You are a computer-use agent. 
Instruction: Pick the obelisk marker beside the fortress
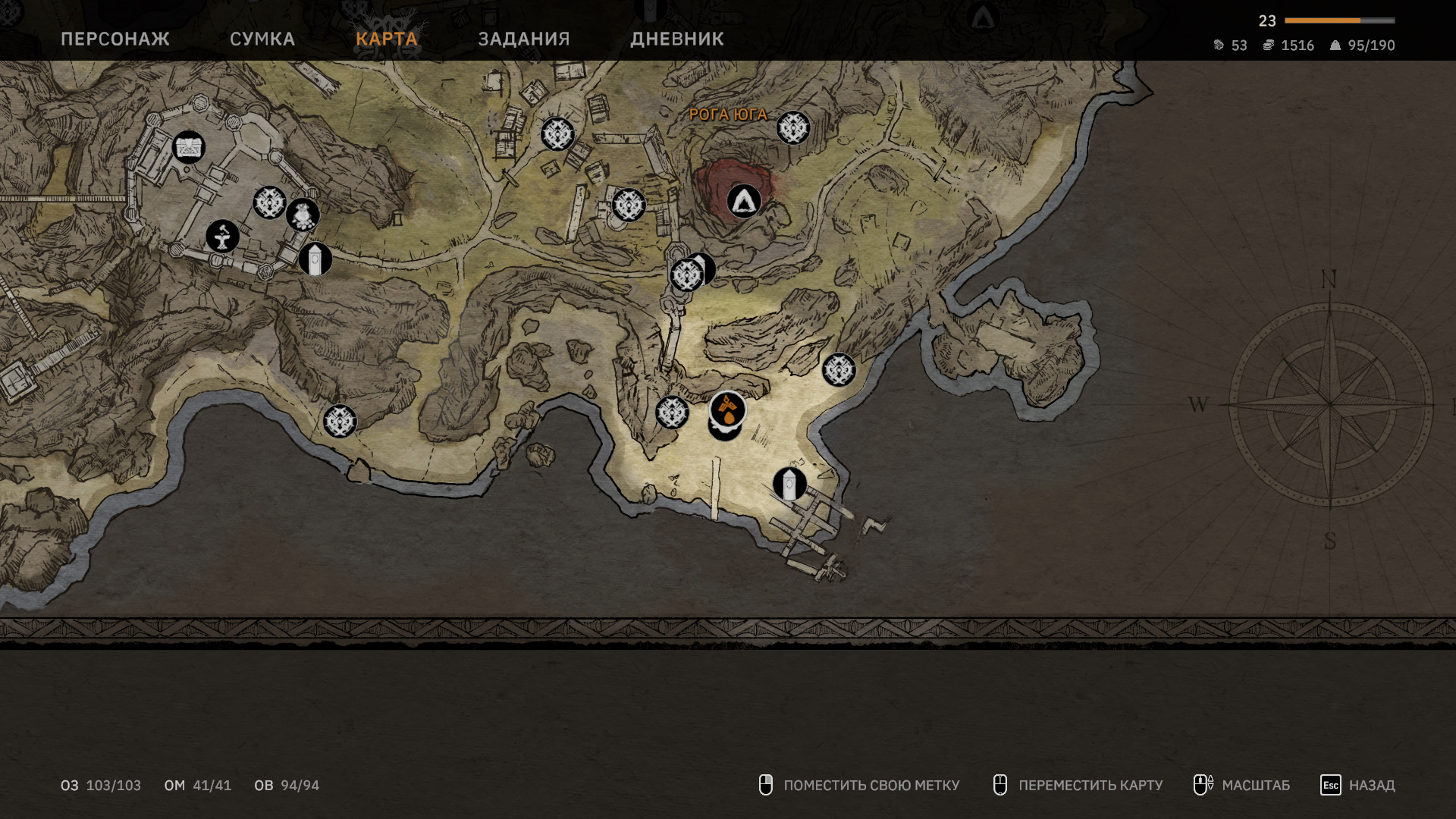coord(315,259)
